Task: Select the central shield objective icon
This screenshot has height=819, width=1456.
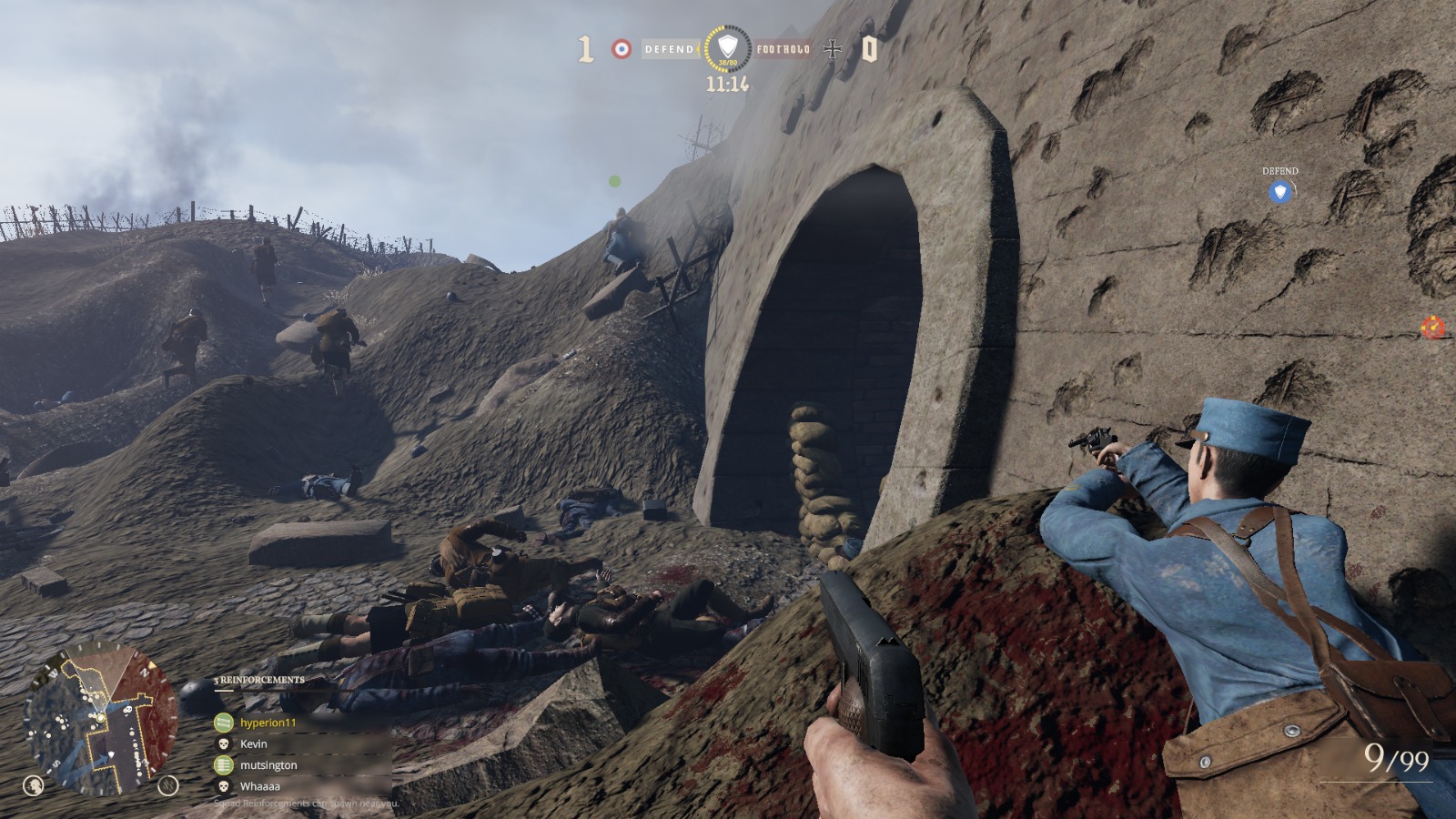Action: 727,47
